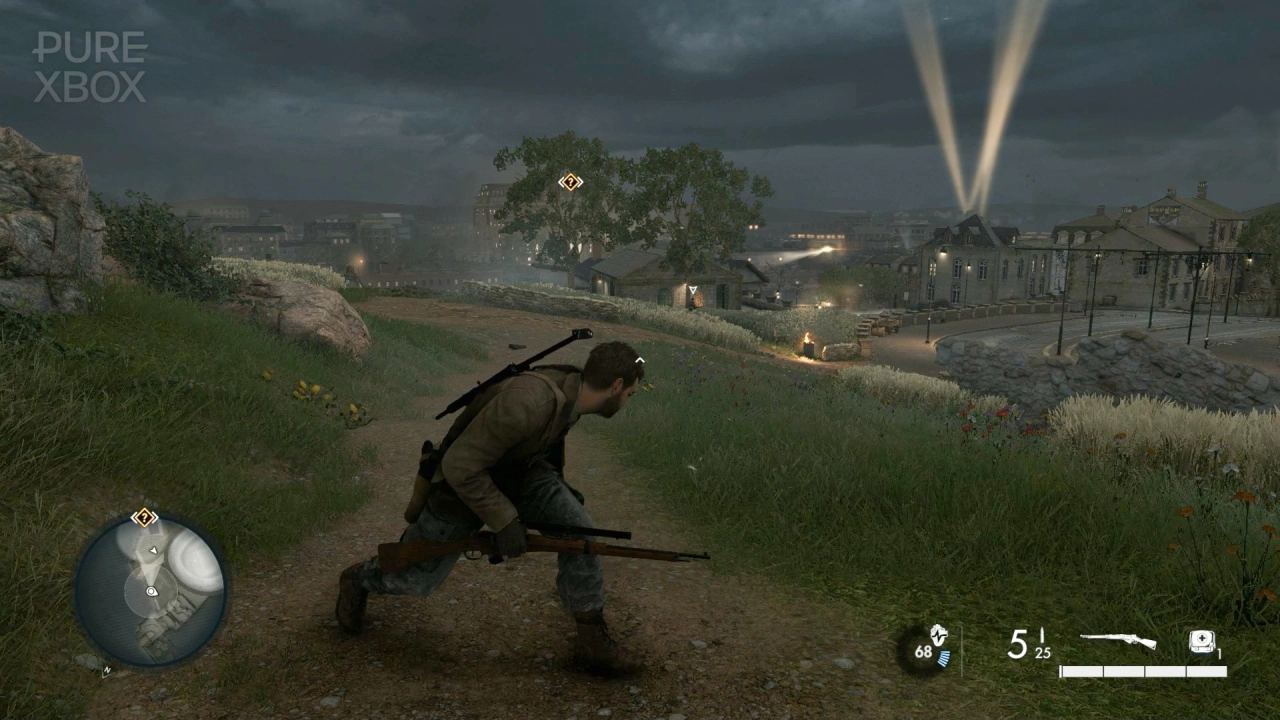Click the medkit item icon

coord(1203,642)
